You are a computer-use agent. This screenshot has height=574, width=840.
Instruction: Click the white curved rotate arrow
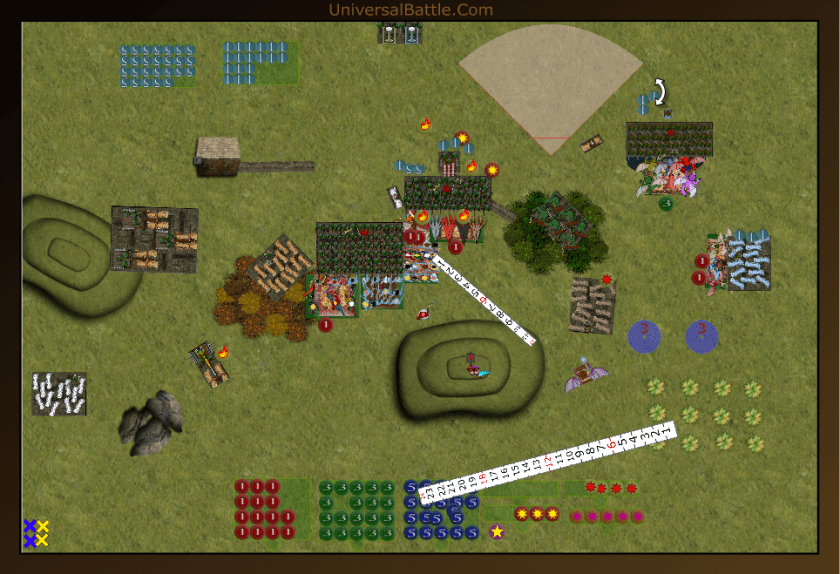point(659,92)
